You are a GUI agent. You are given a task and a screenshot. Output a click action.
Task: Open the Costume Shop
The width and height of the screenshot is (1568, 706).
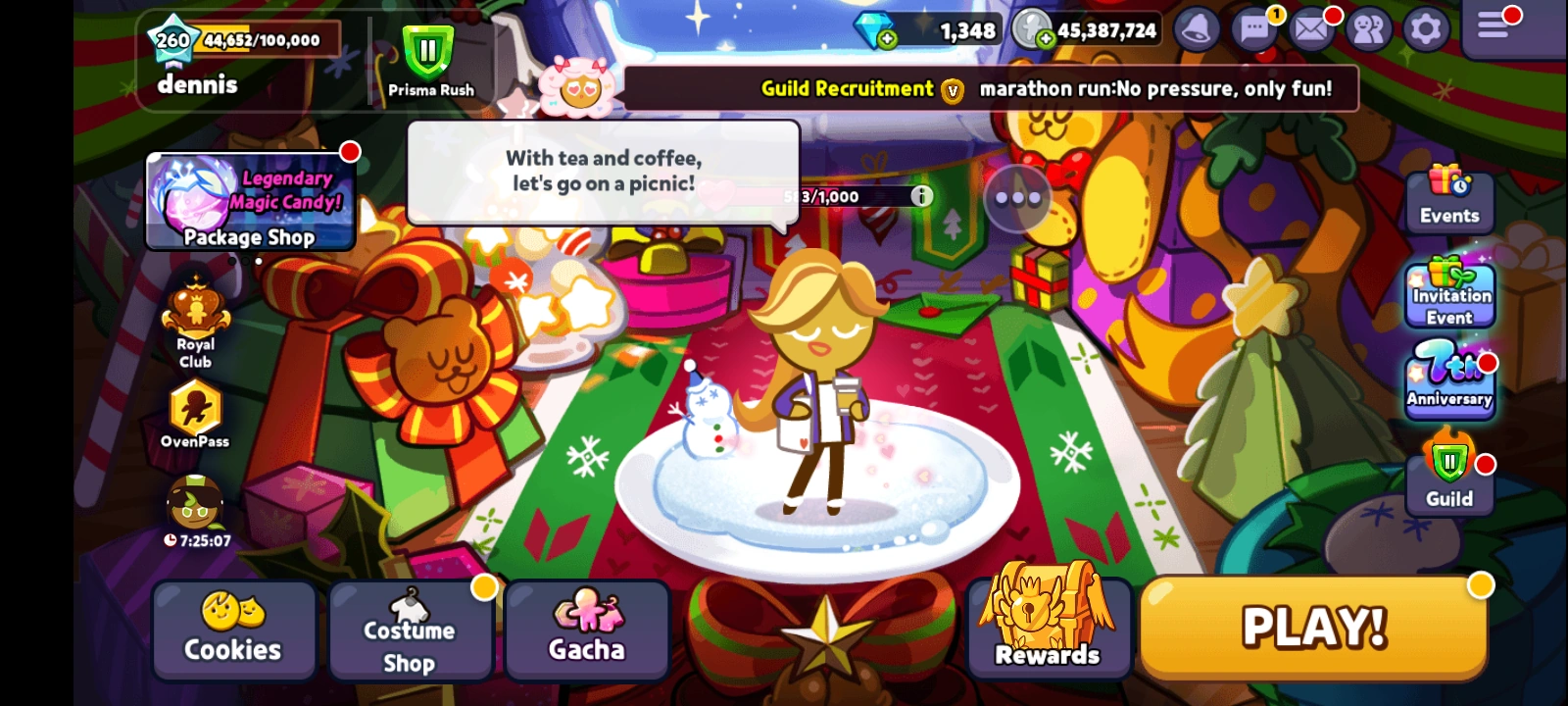(x=410, y=632)
